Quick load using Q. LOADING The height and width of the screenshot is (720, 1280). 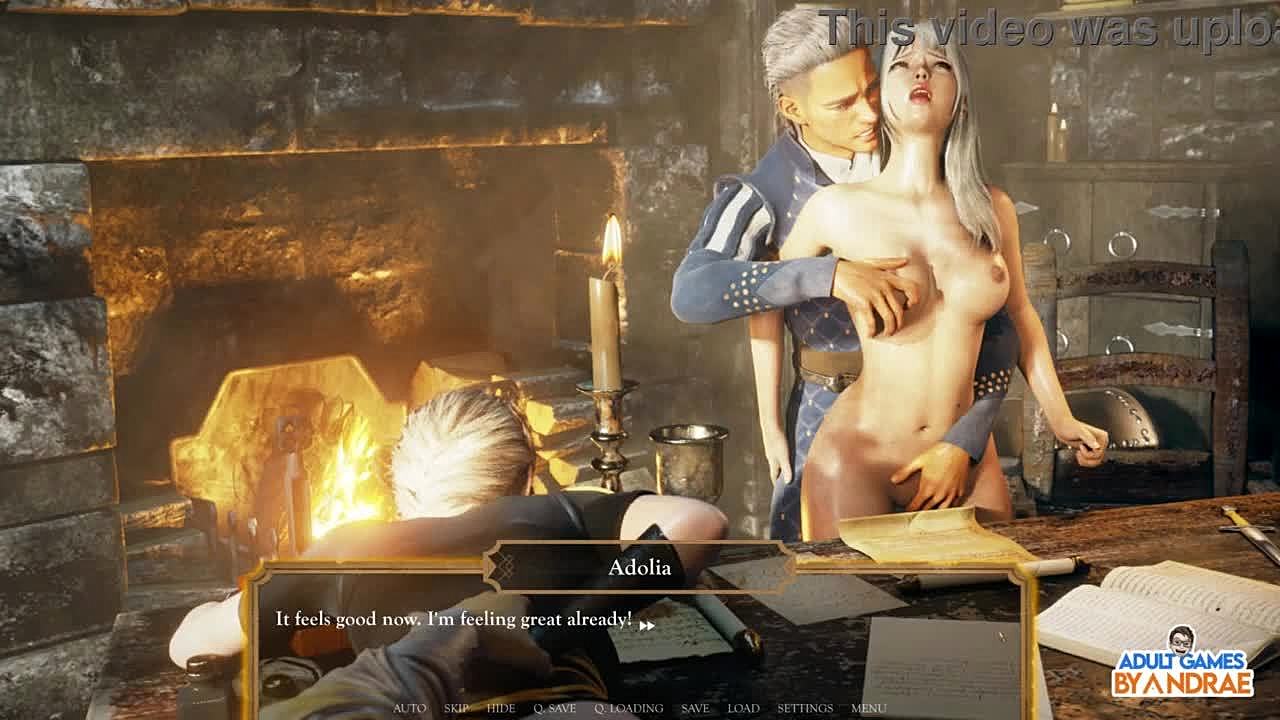tap(628, 708)
